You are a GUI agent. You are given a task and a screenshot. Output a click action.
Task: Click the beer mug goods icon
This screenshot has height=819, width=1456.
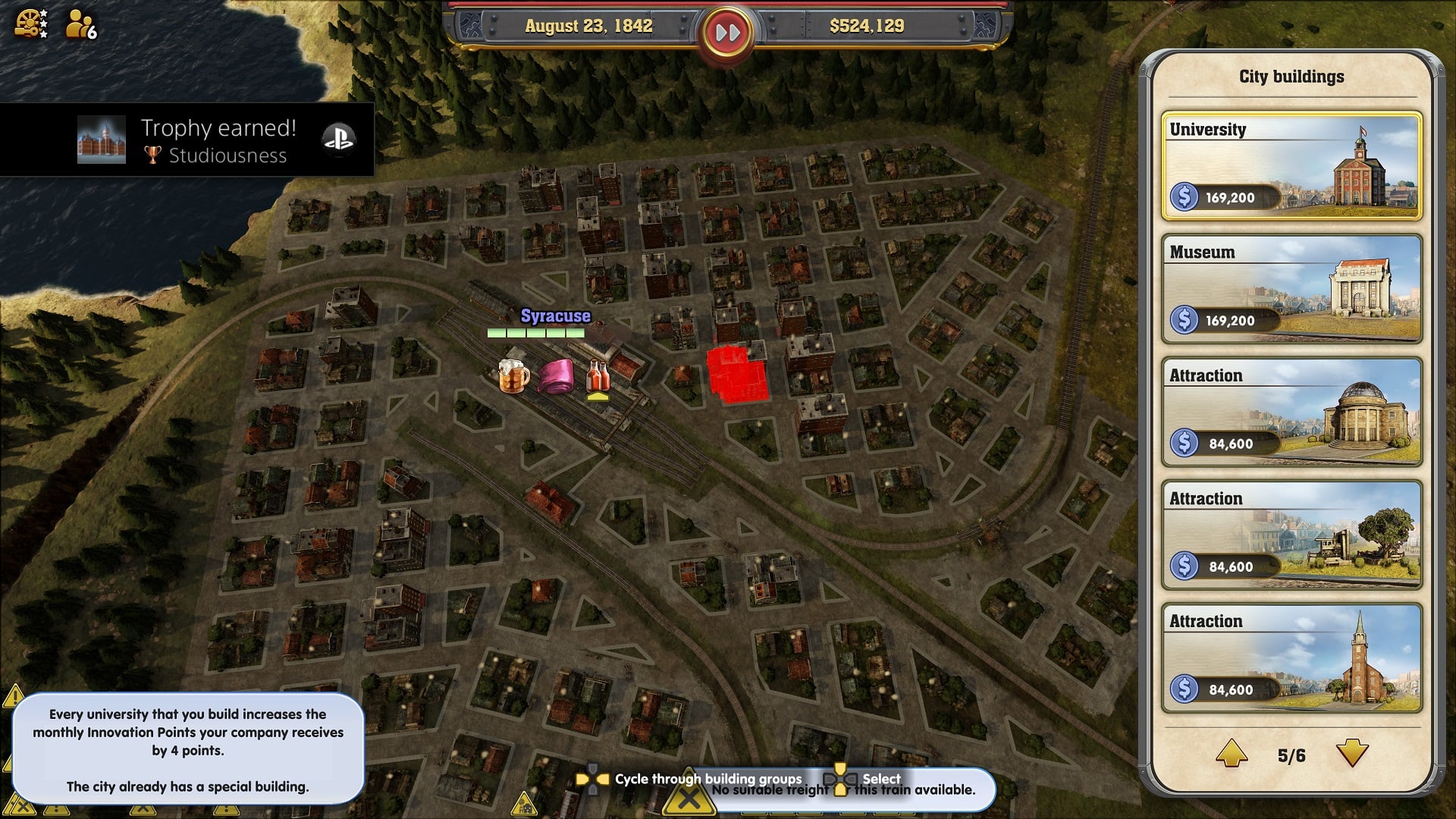(x=513, y=375)
